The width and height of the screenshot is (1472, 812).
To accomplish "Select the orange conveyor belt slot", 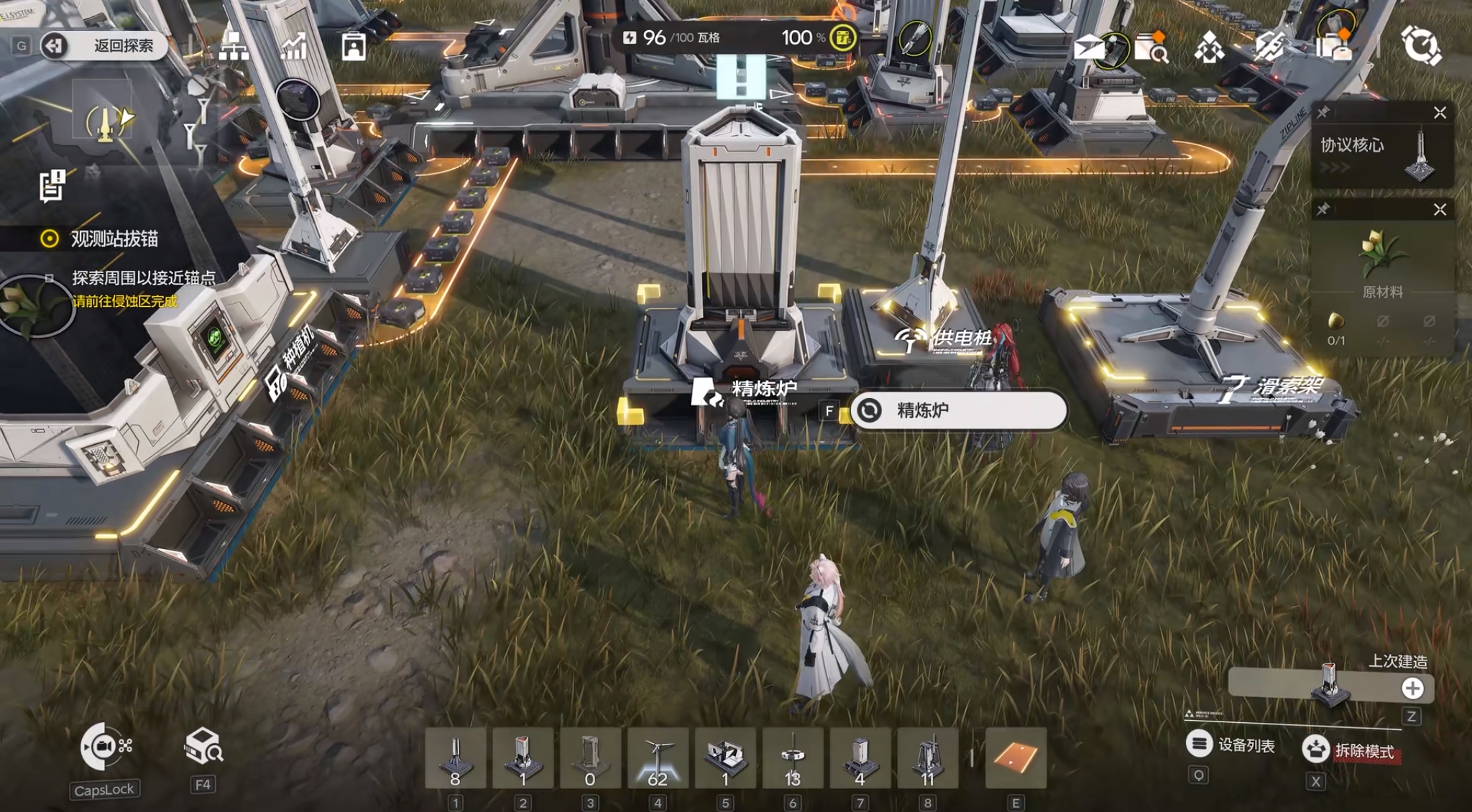I will point(1016,758).
